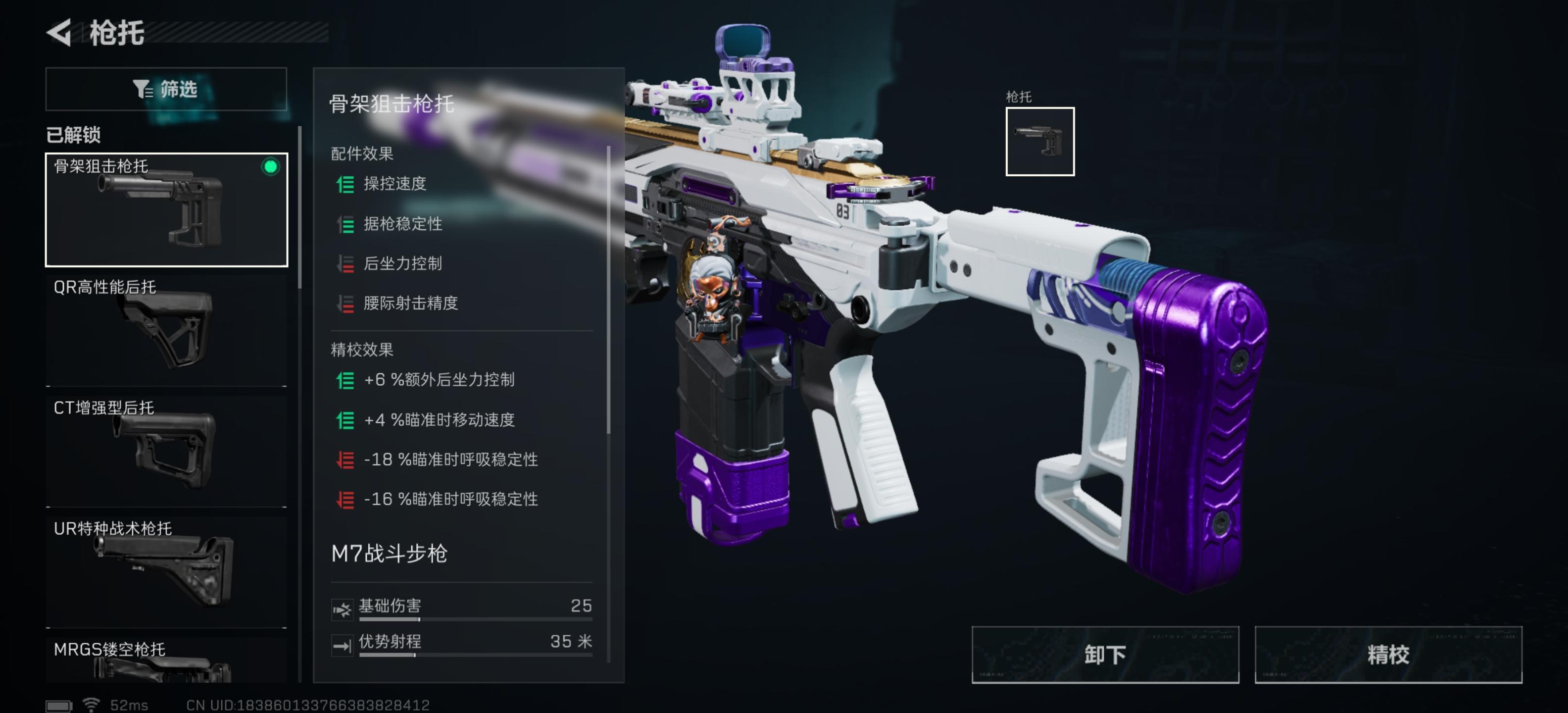This screenshot has width=1568, height=713.
Task: Select the 骨架狙击枪托 stock
Action: coord(166,209)
